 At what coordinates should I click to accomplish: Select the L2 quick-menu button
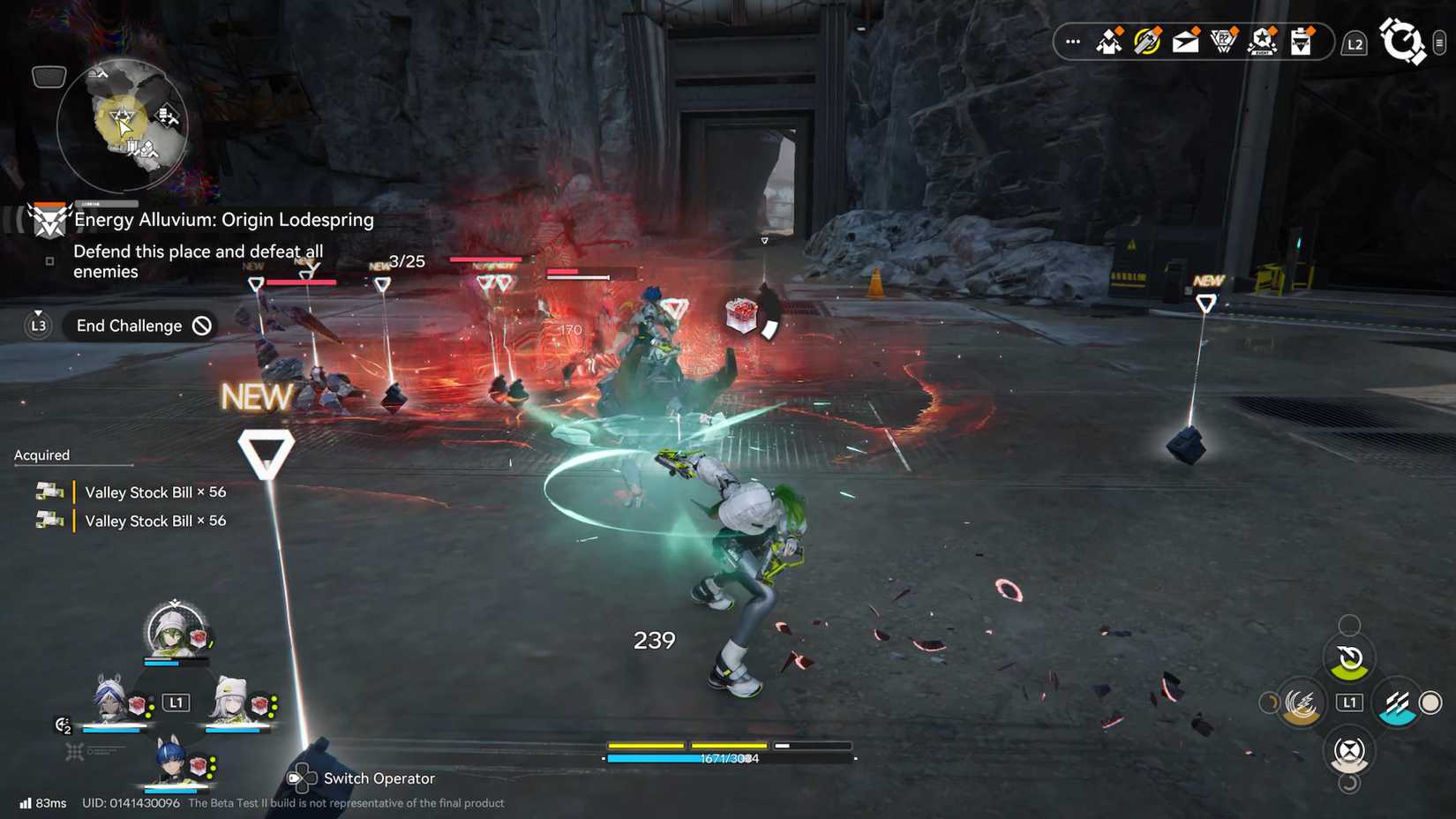pos(1355,41)
